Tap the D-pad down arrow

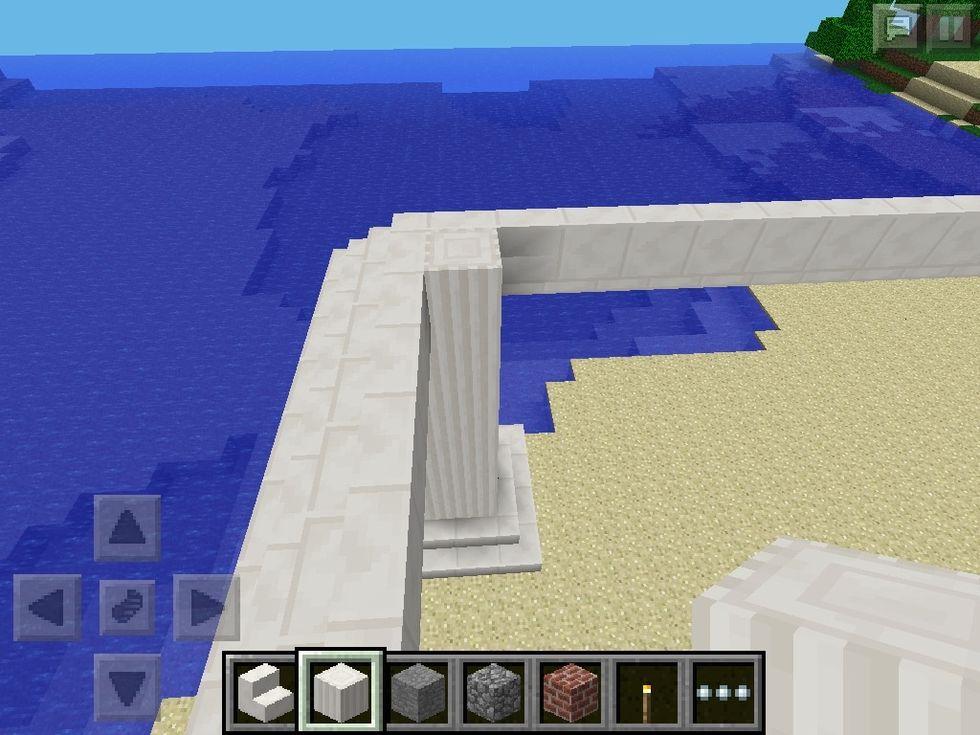127,687
